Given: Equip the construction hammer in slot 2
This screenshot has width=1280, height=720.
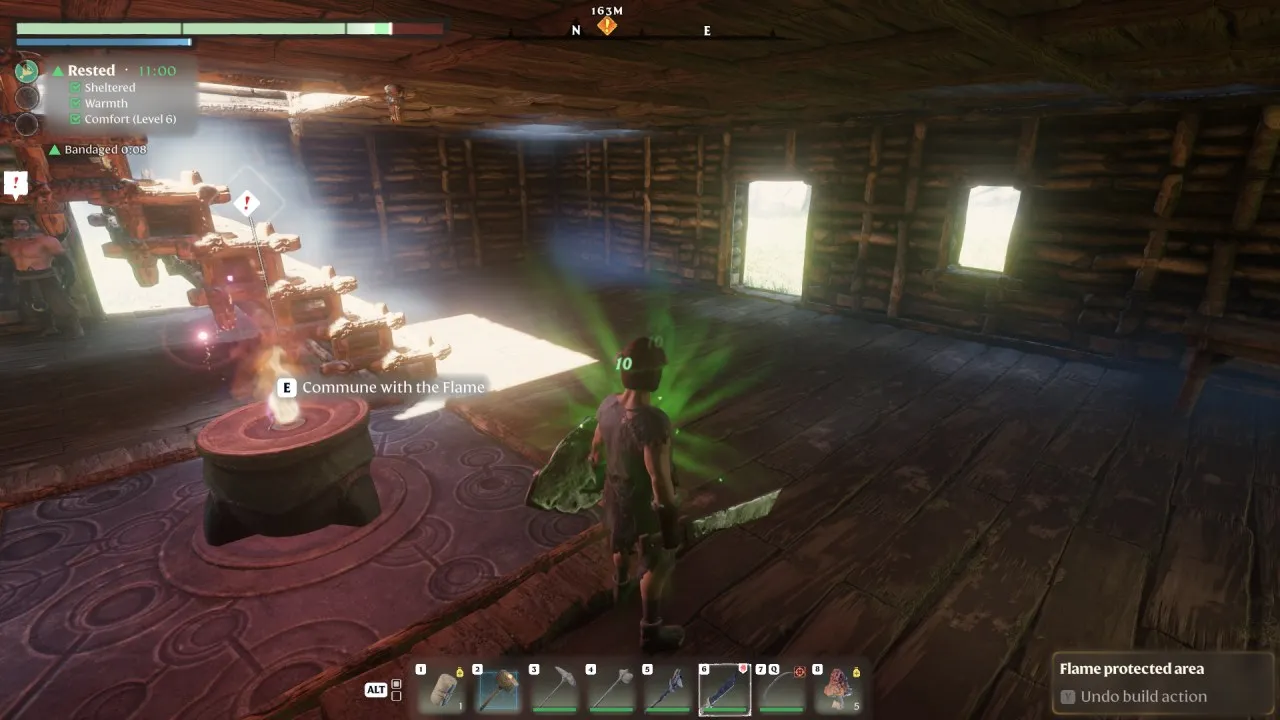Looking at the screenshot, I should 496,689.
